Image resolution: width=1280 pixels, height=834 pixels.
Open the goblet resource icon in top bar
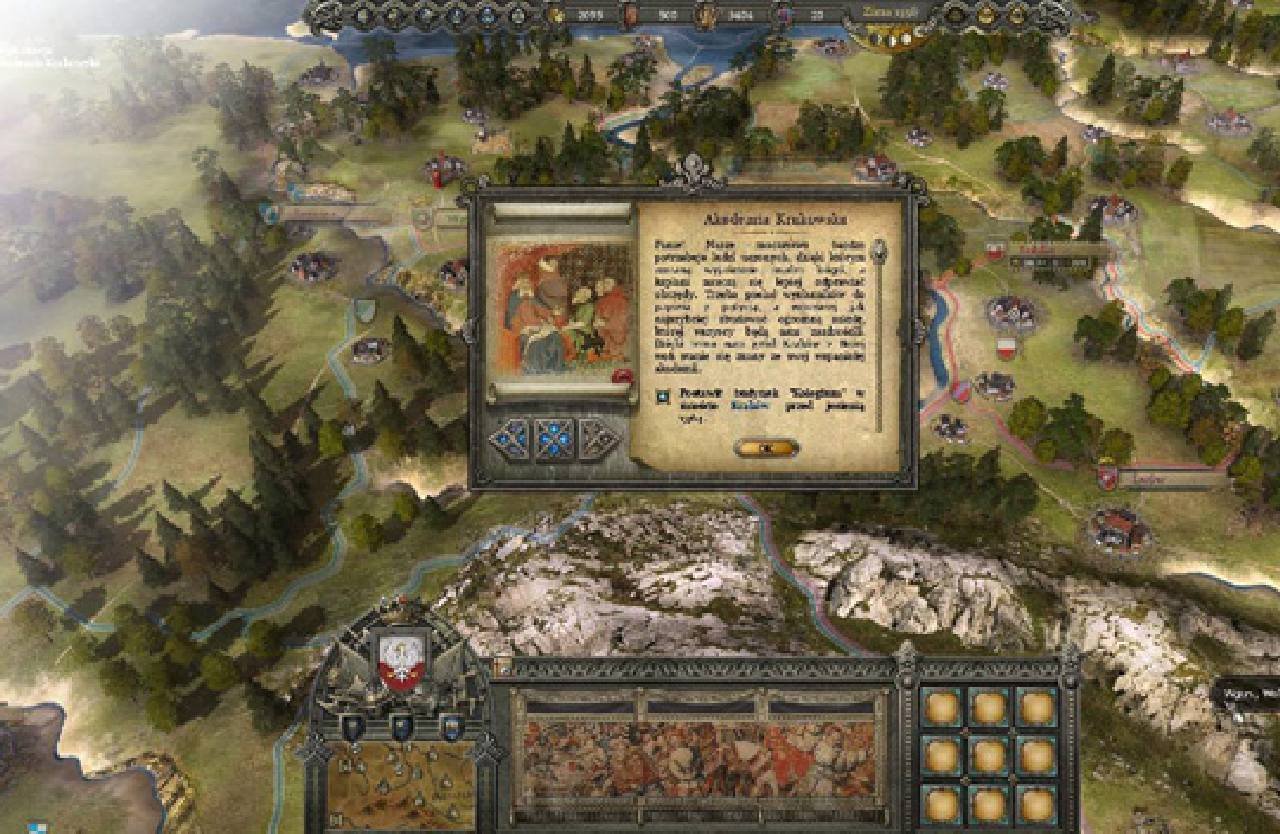(x=703, y=14)
